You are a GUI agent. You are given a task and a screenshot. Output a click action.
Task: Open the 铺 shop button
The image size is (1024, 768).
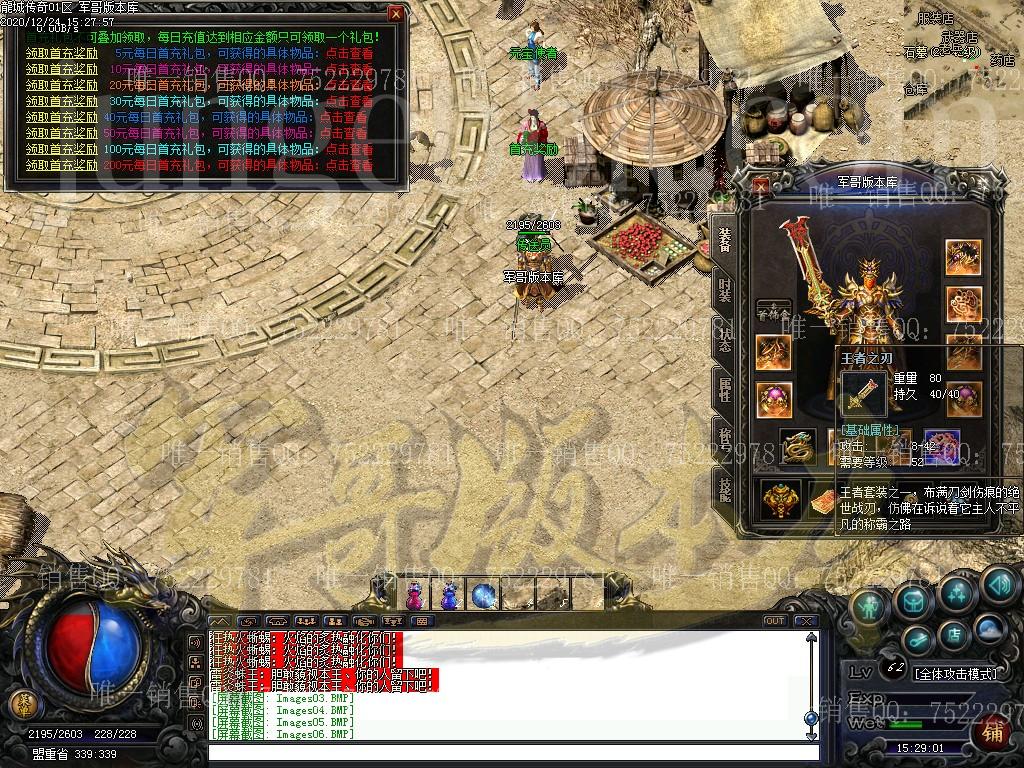(x=994, y=731)
